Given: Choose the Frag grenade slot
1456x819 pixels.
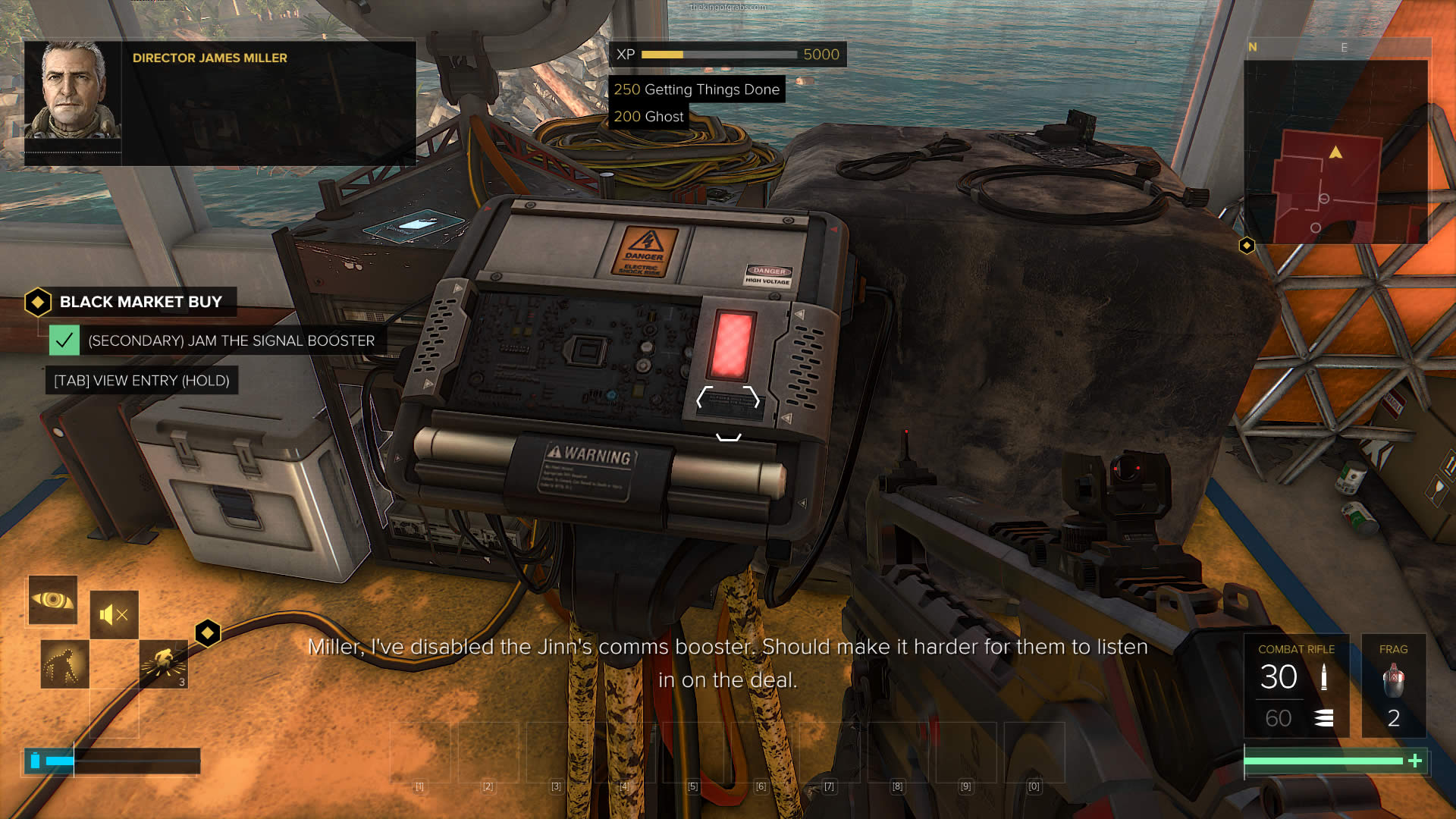Looking at the screenshot, I should [x=1393, y=686].
